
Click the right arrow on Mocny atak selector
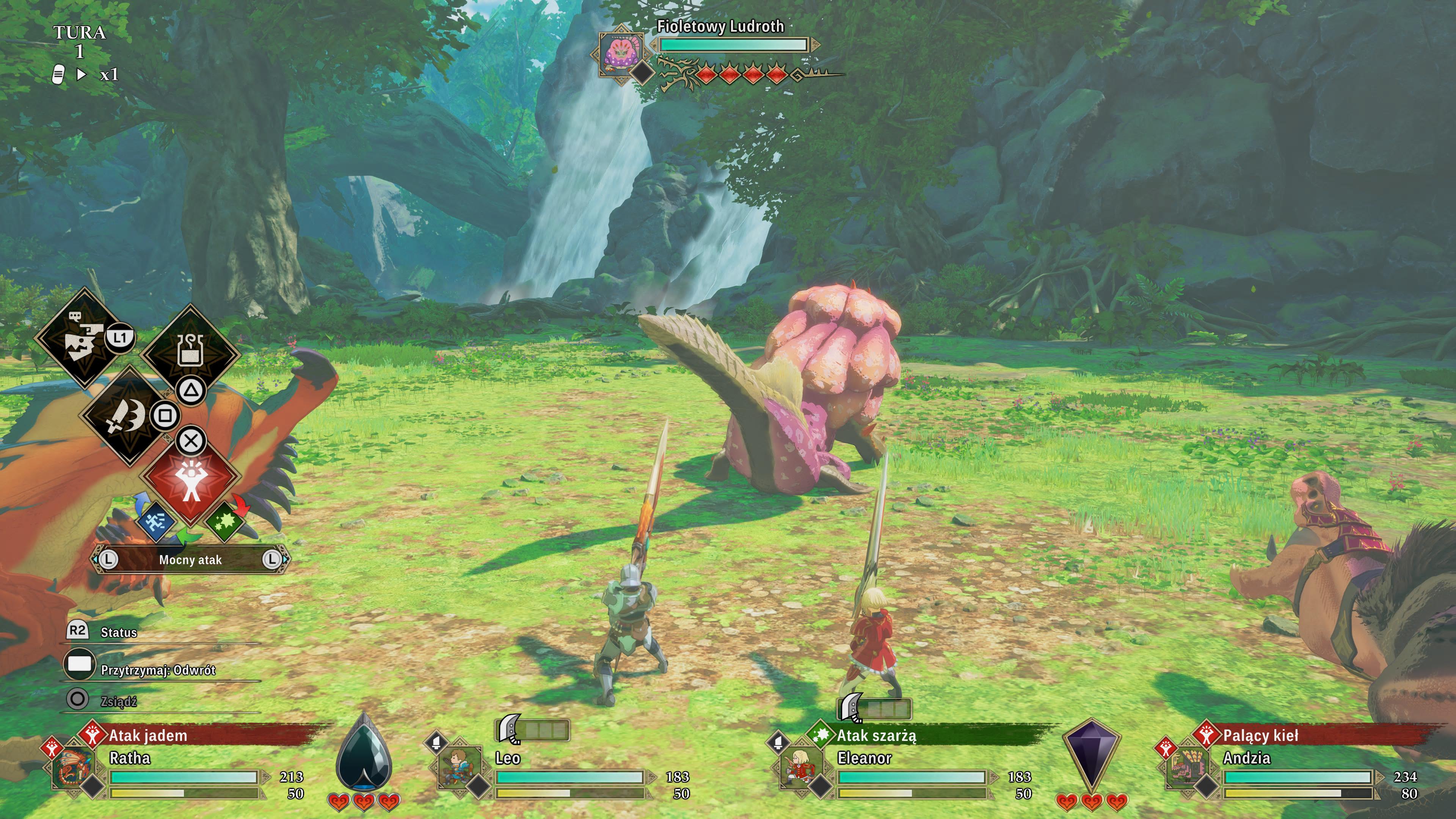(x=274, y=560)
